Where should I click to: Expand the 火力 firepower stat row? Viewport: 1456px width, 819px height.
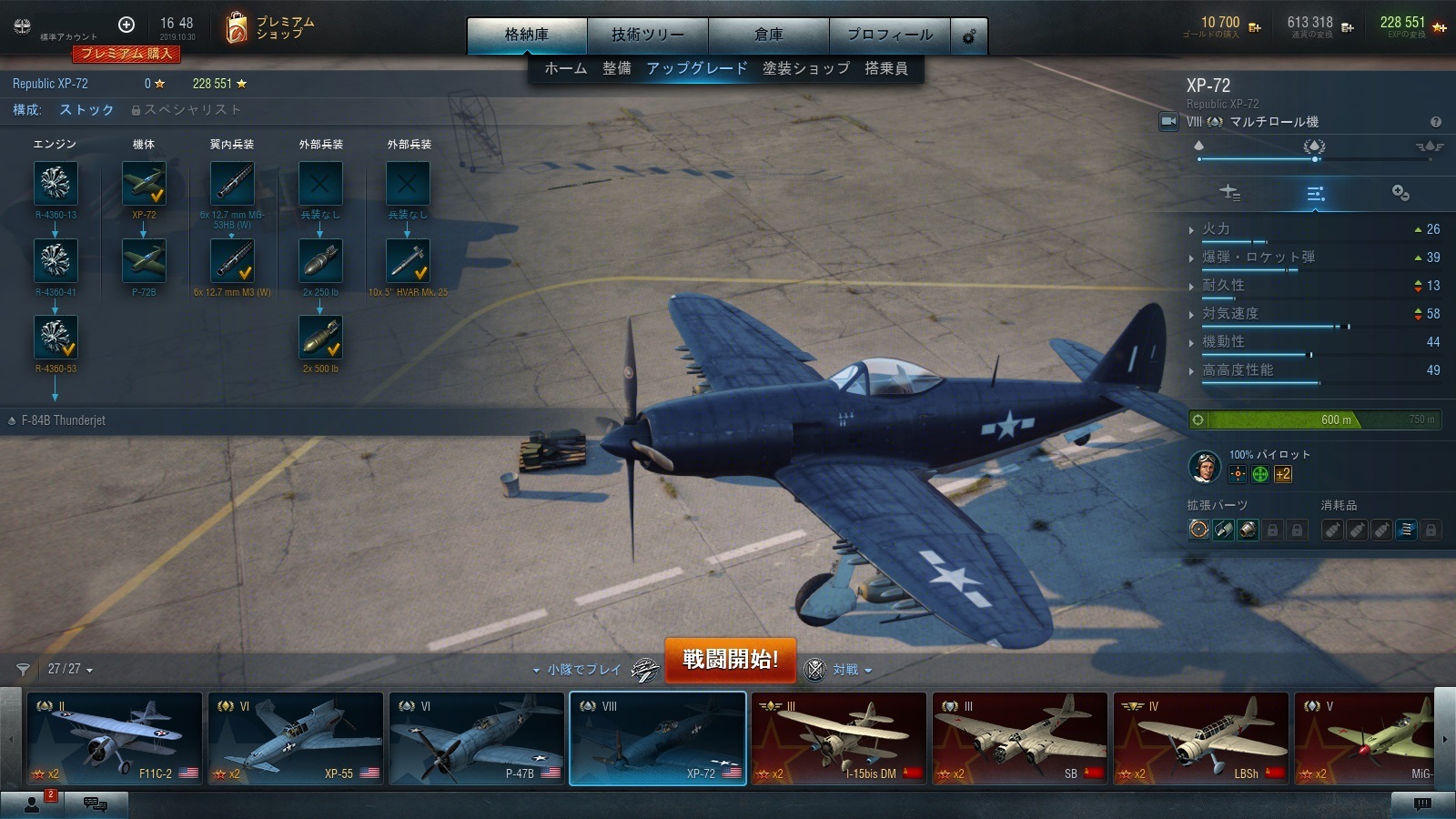(1216, 229)
